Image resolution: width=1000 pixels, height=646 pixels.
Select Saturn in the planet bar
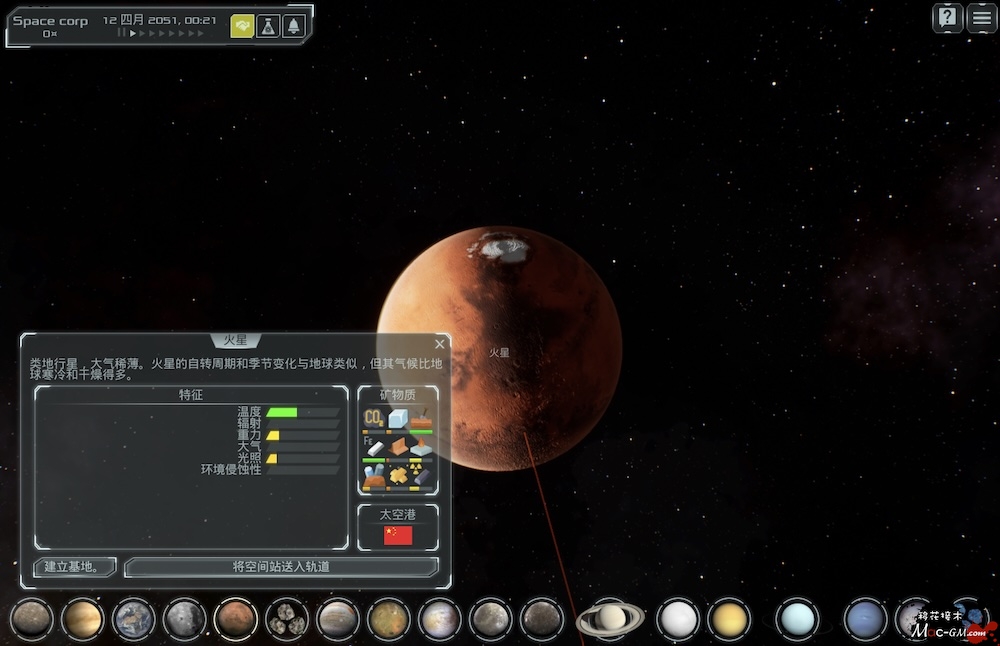tap(610, 619)
